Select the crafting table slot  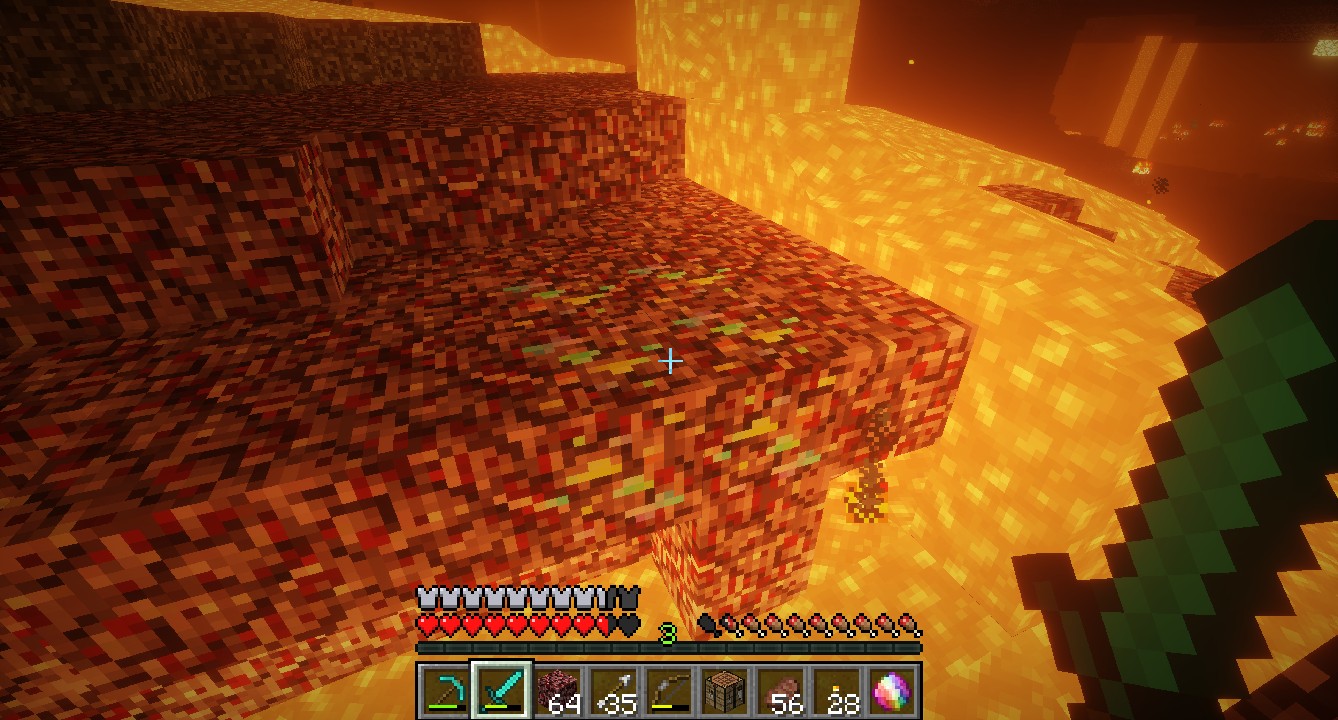724,690
